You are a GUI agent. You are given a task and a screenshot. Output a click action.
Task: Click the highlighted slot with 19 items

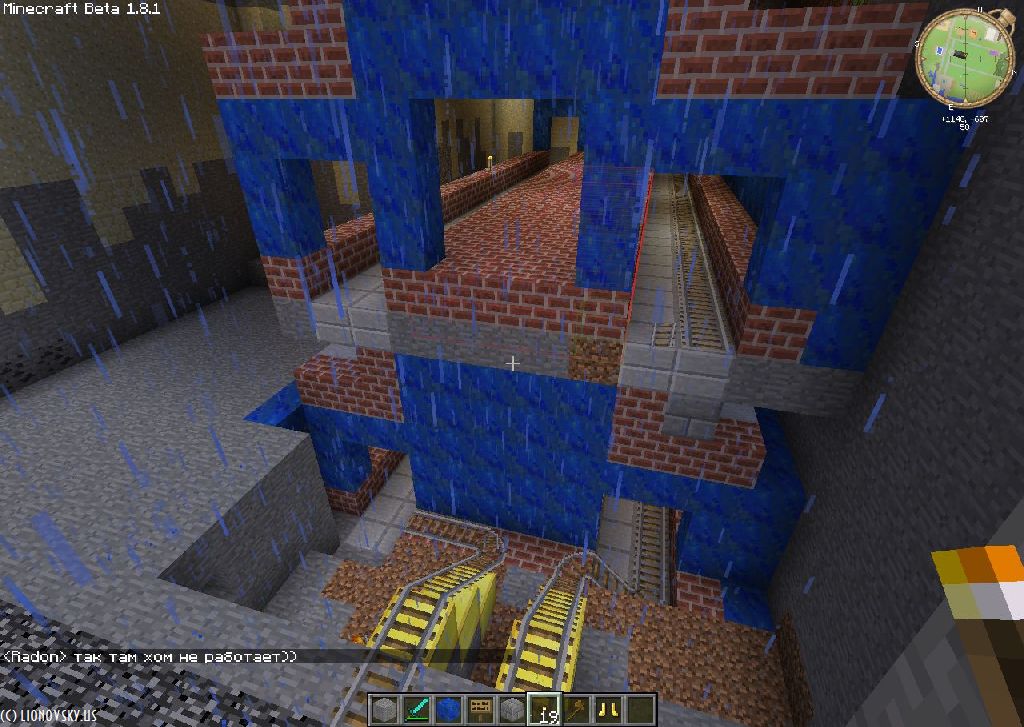(544, 710)
